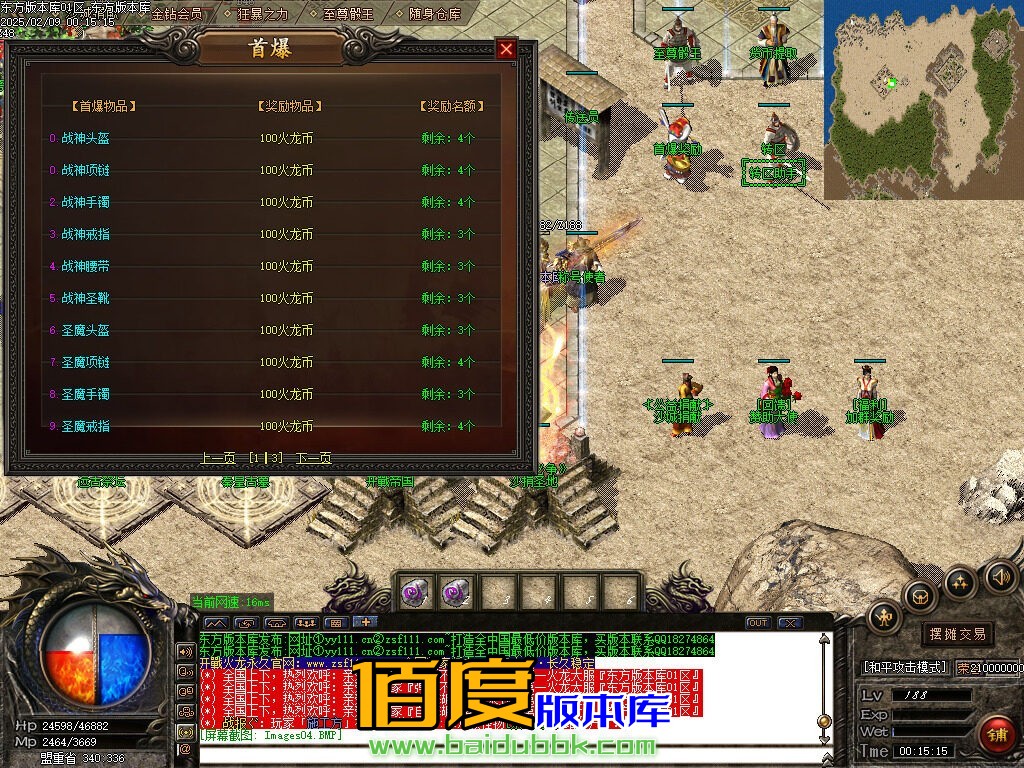Open the 摆摊交易 stall trade button

(x=957, y=634)
